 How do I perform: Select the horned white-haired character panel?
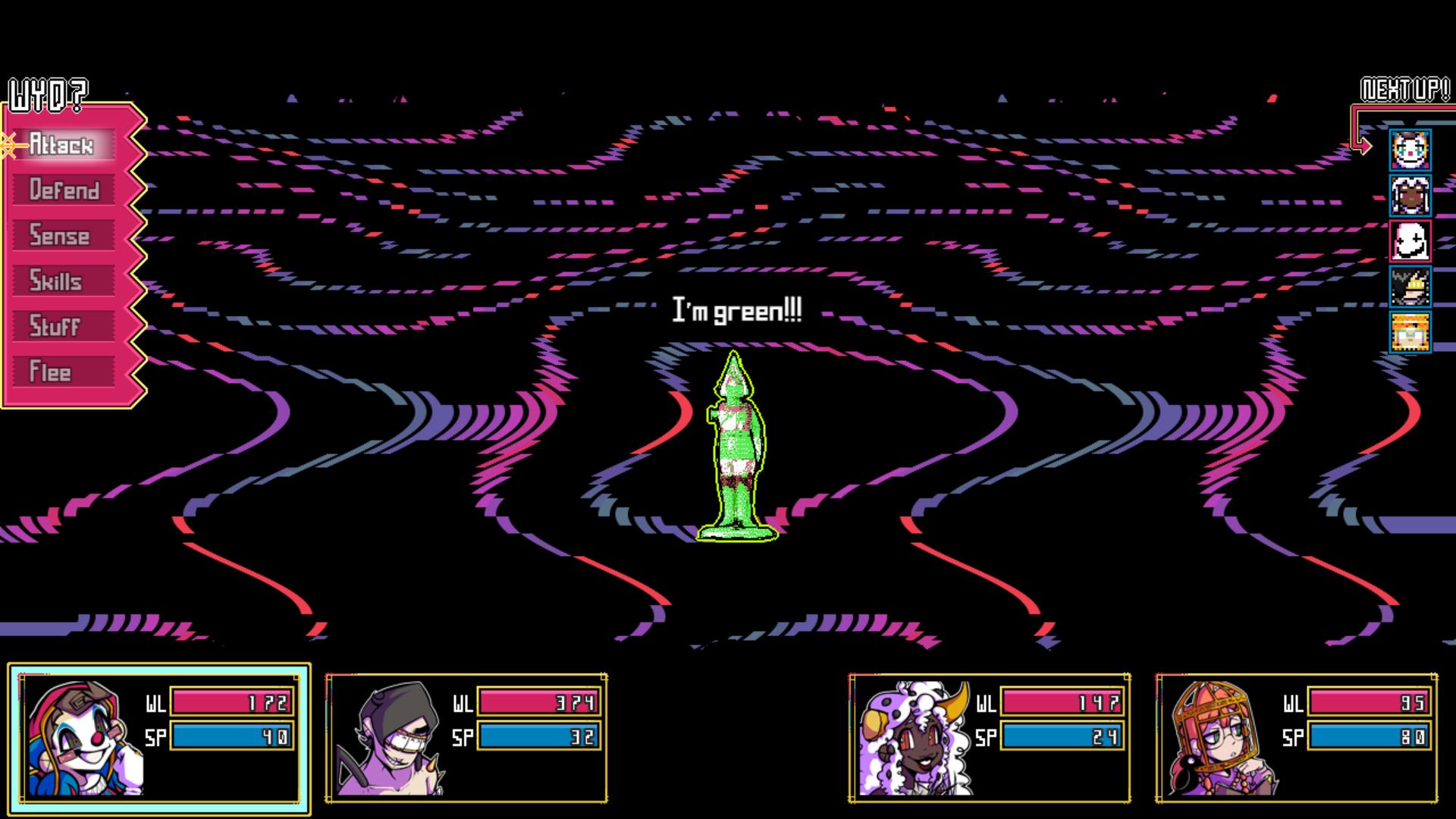989,738
